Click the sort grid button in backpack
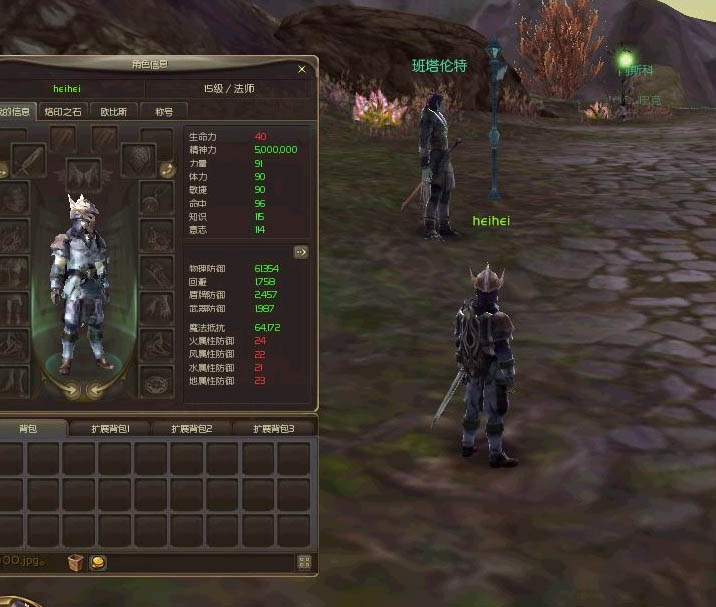 (x=304, y=562)
